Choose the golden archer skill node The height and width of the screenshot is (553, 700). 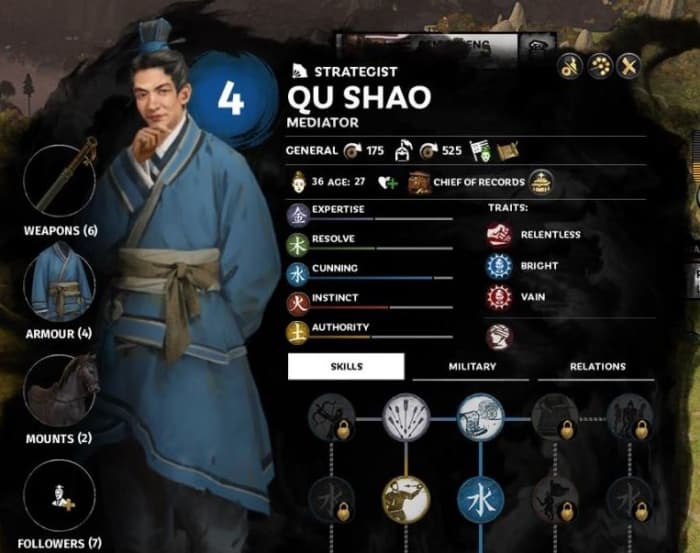point(405,498)
